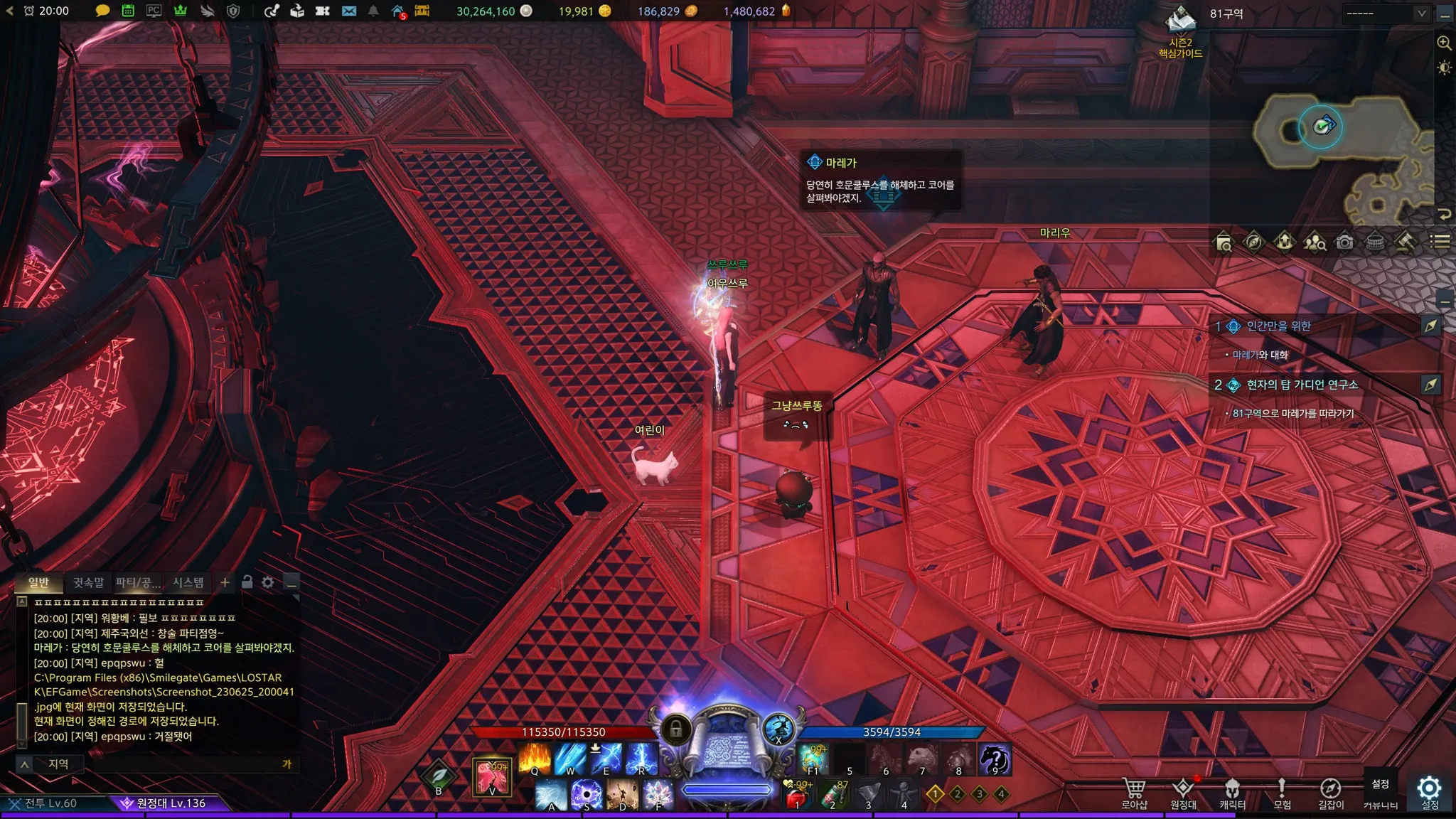Open the 원정대 expedition menu

coord(1183,793)
